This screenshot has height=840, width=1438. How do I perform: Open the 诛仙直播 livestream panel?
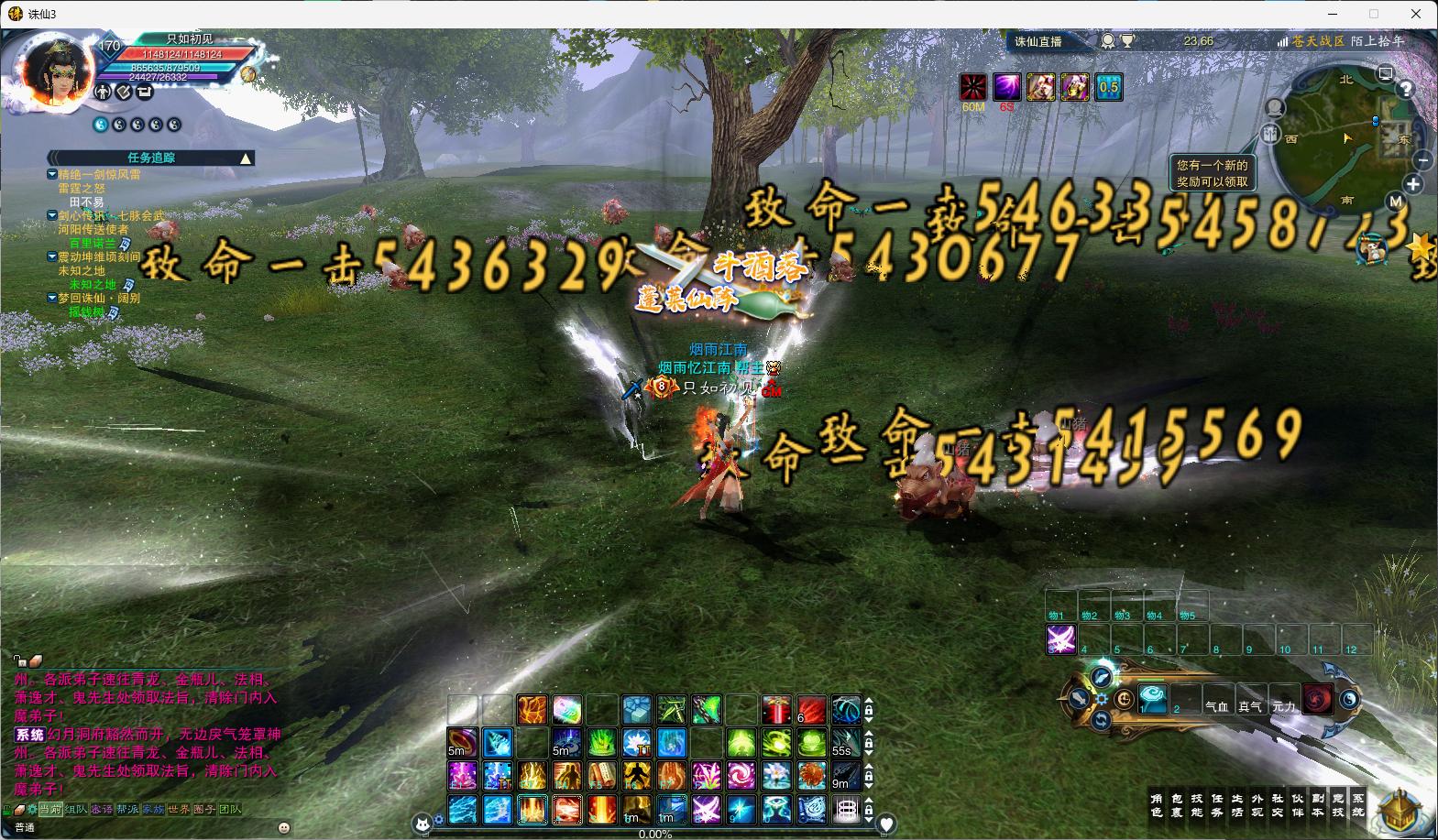pyautogui.click(x=1038, y=41)
